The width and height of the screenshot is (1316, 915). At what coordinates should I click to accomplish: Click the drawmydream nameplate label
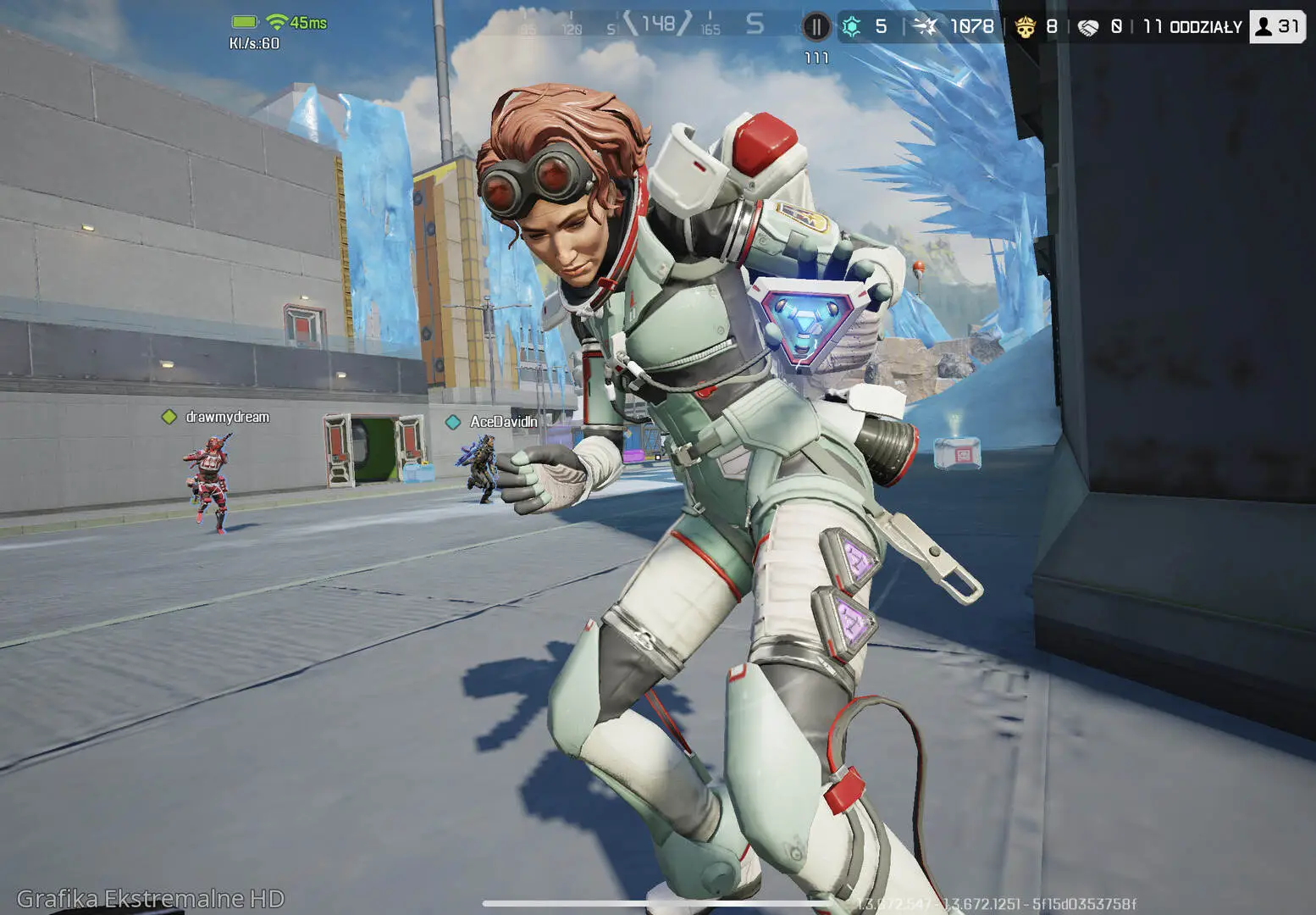point(226,417)
